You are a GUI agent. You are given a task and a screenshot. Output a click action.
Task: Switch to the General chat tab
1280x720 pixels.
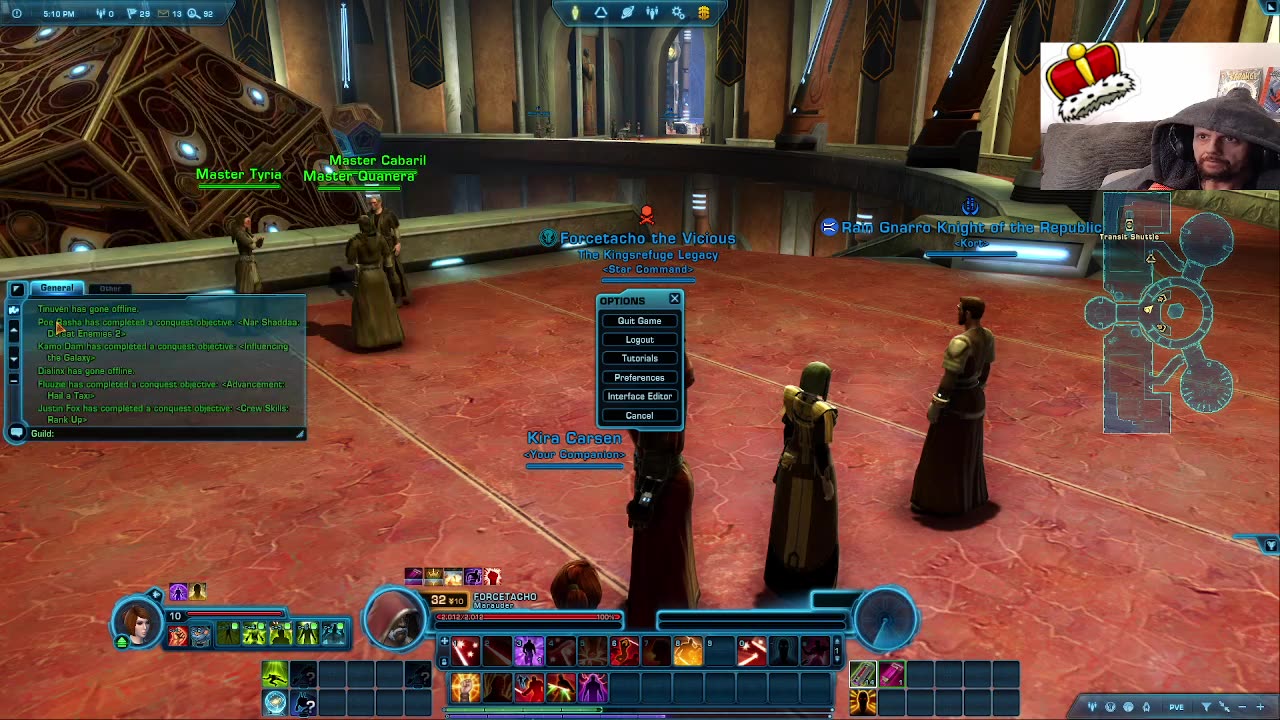tap(57, 288)
